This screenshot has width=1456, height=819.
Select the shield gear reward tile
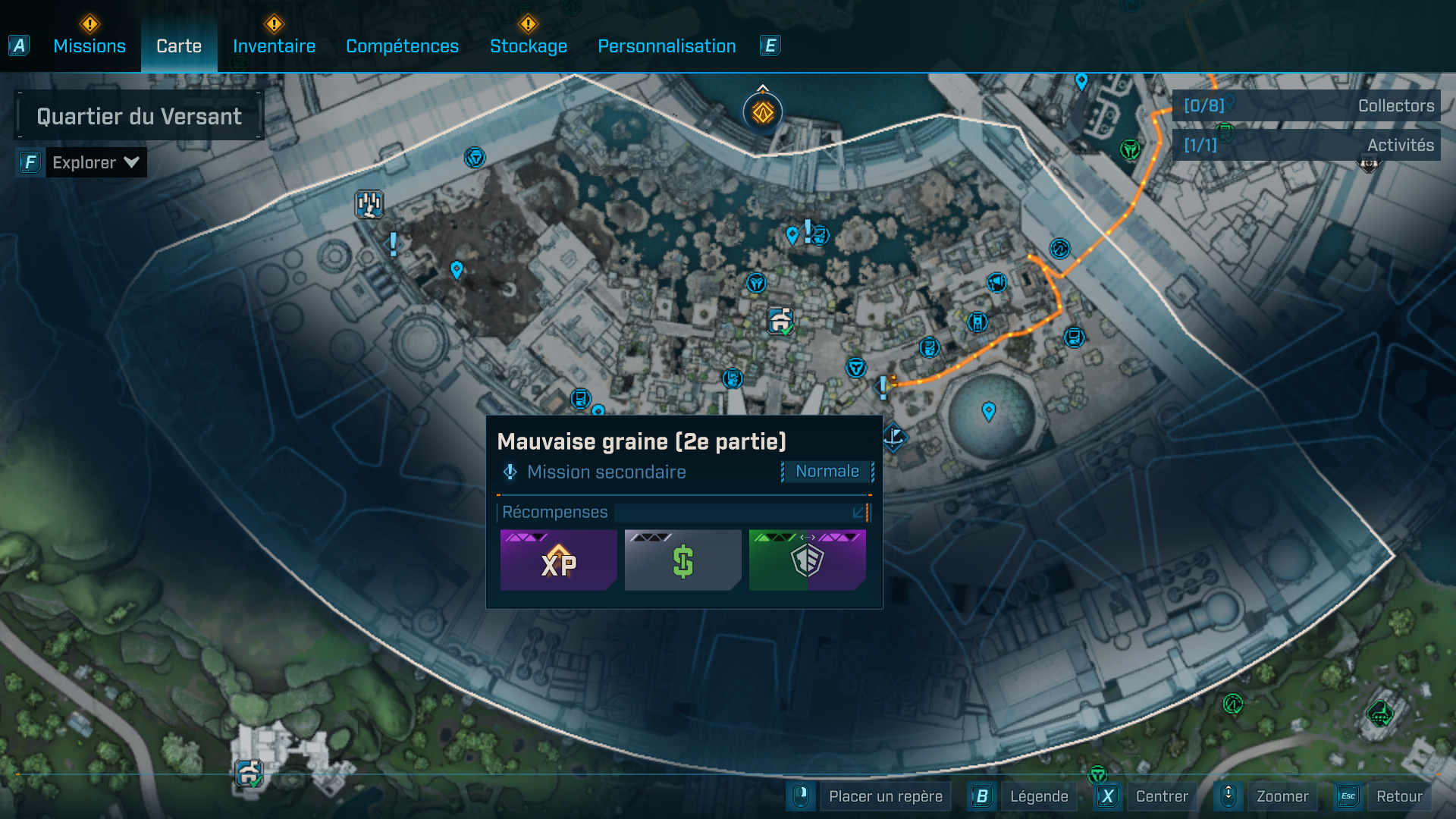pyautogui.click(x=807, y=560)
